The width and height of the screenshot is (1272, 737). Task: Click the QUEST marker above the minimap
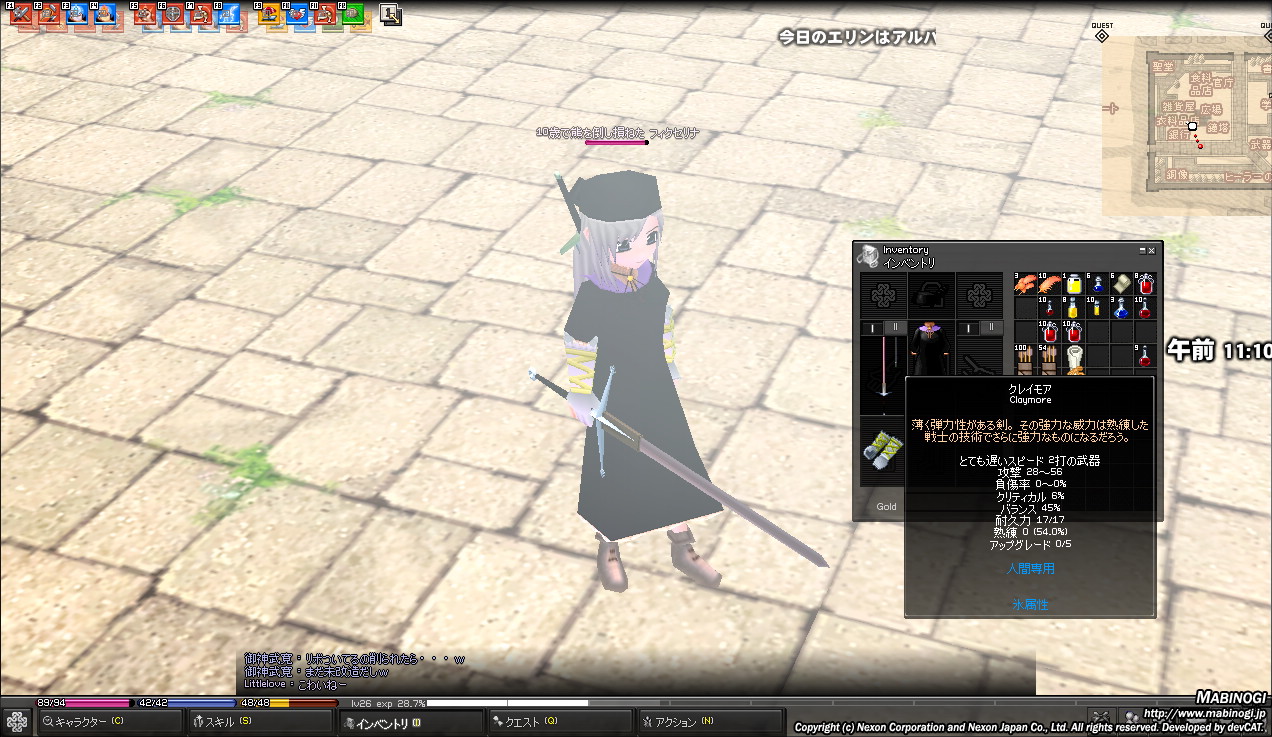(x=1101, y=35)
